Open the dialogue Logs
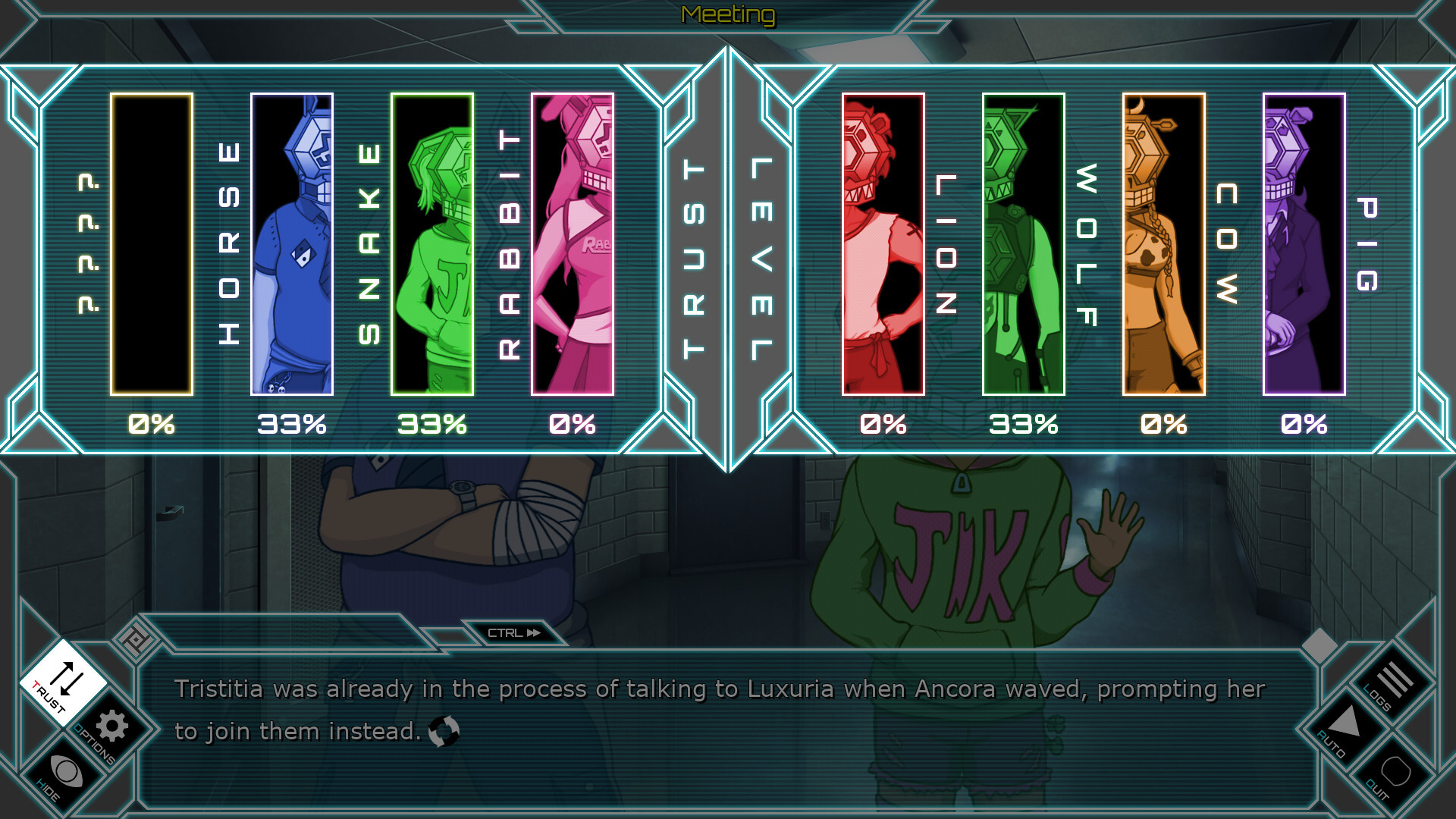Screen dimensions: 1456x819 [1394, 680]
